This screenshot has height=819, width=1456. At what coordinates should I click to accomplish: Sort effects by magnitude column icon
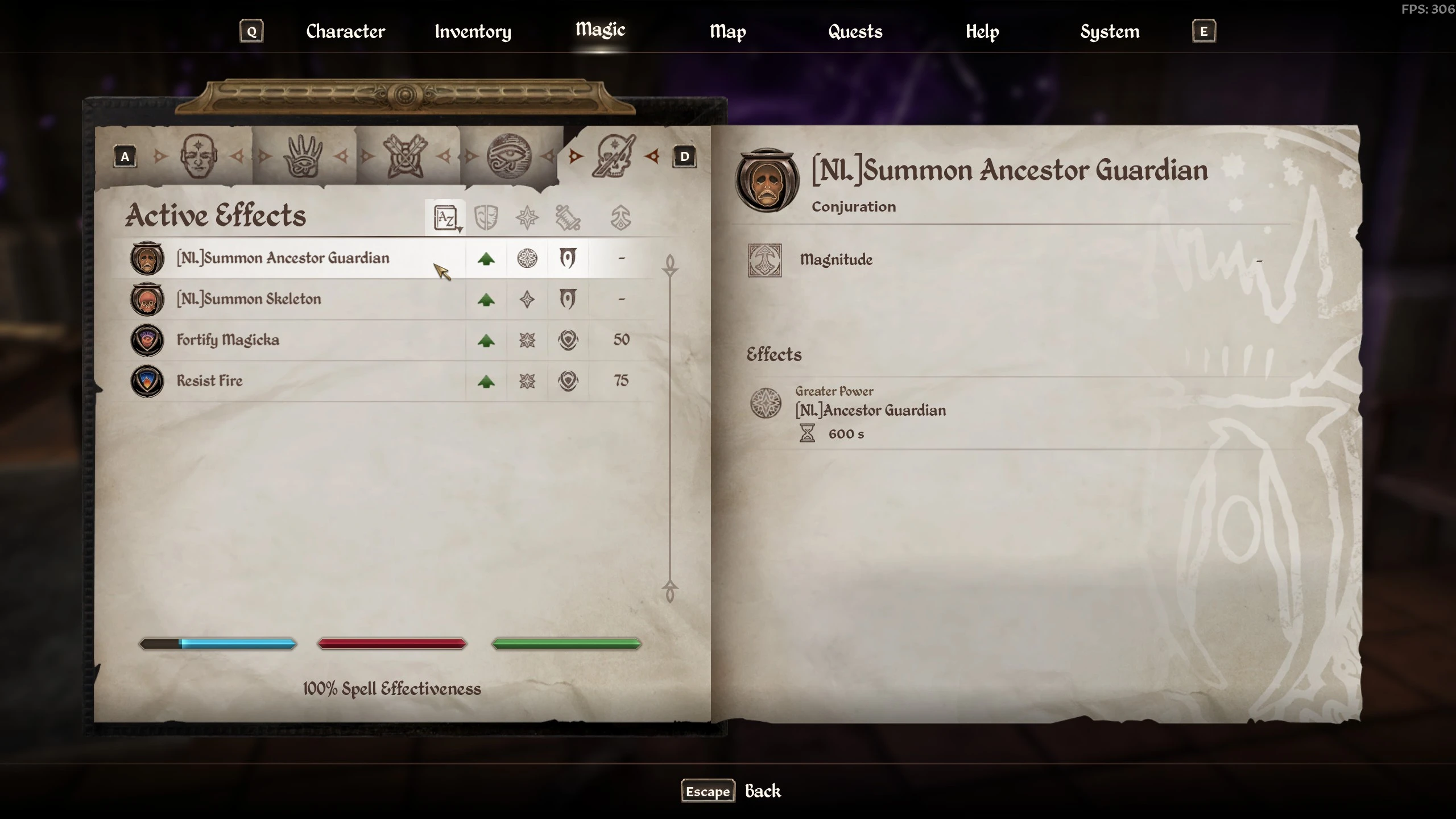(621, 218)
